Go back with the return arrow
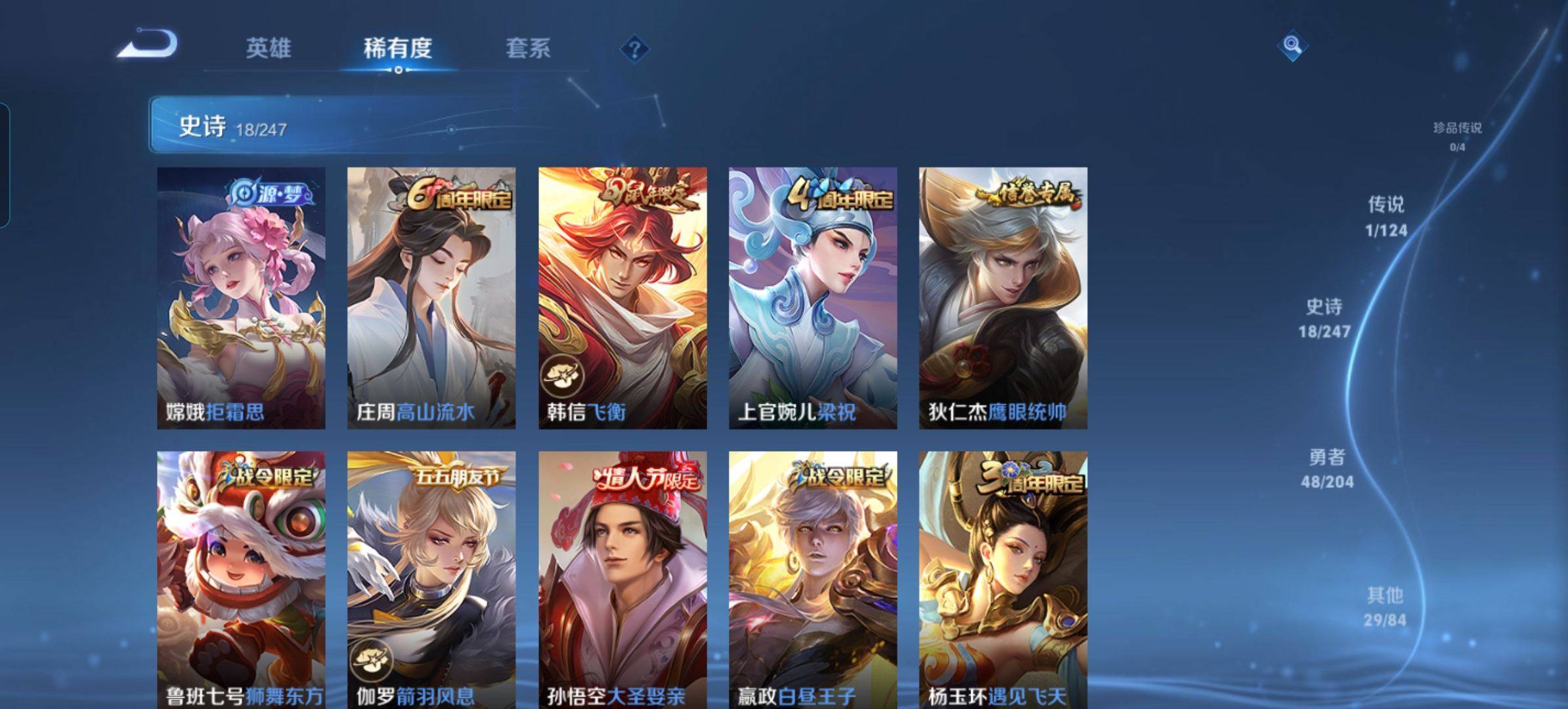Screen dimensions: 1568x709 point(148,45)
